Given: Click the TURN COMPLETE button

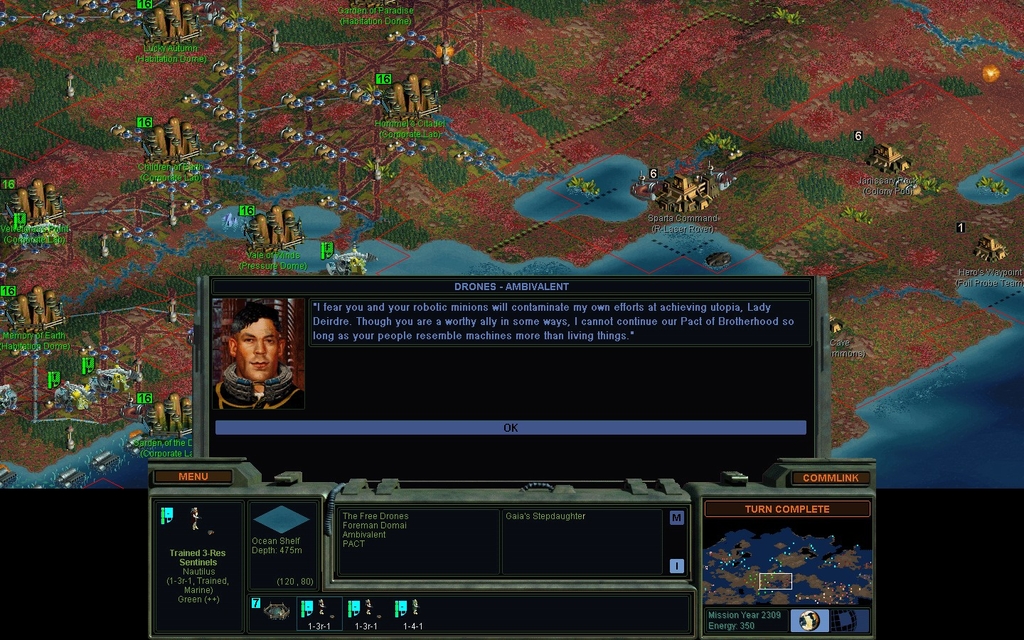Looking at the screenshot, I should click(x=786, y=509).
